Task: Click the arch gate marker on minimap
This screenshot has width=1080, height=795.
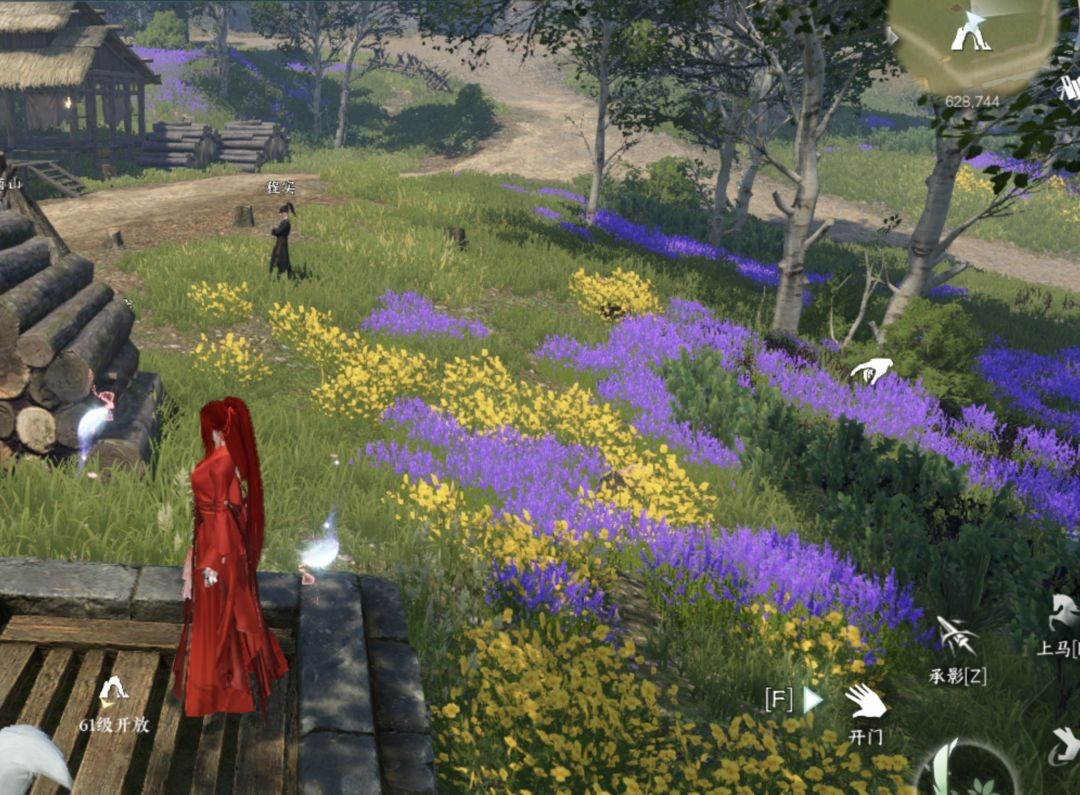Action: click(968, 37)
